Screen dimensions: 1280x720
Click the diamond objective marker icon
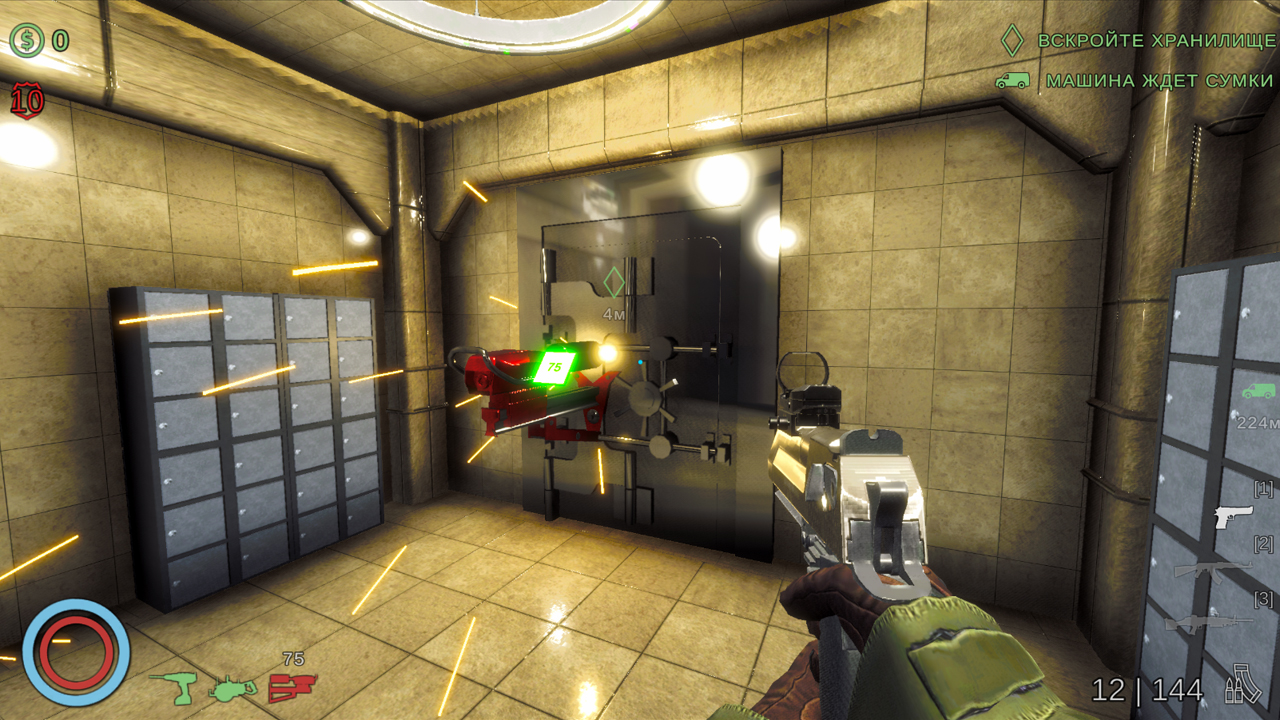pos(1010,41)
